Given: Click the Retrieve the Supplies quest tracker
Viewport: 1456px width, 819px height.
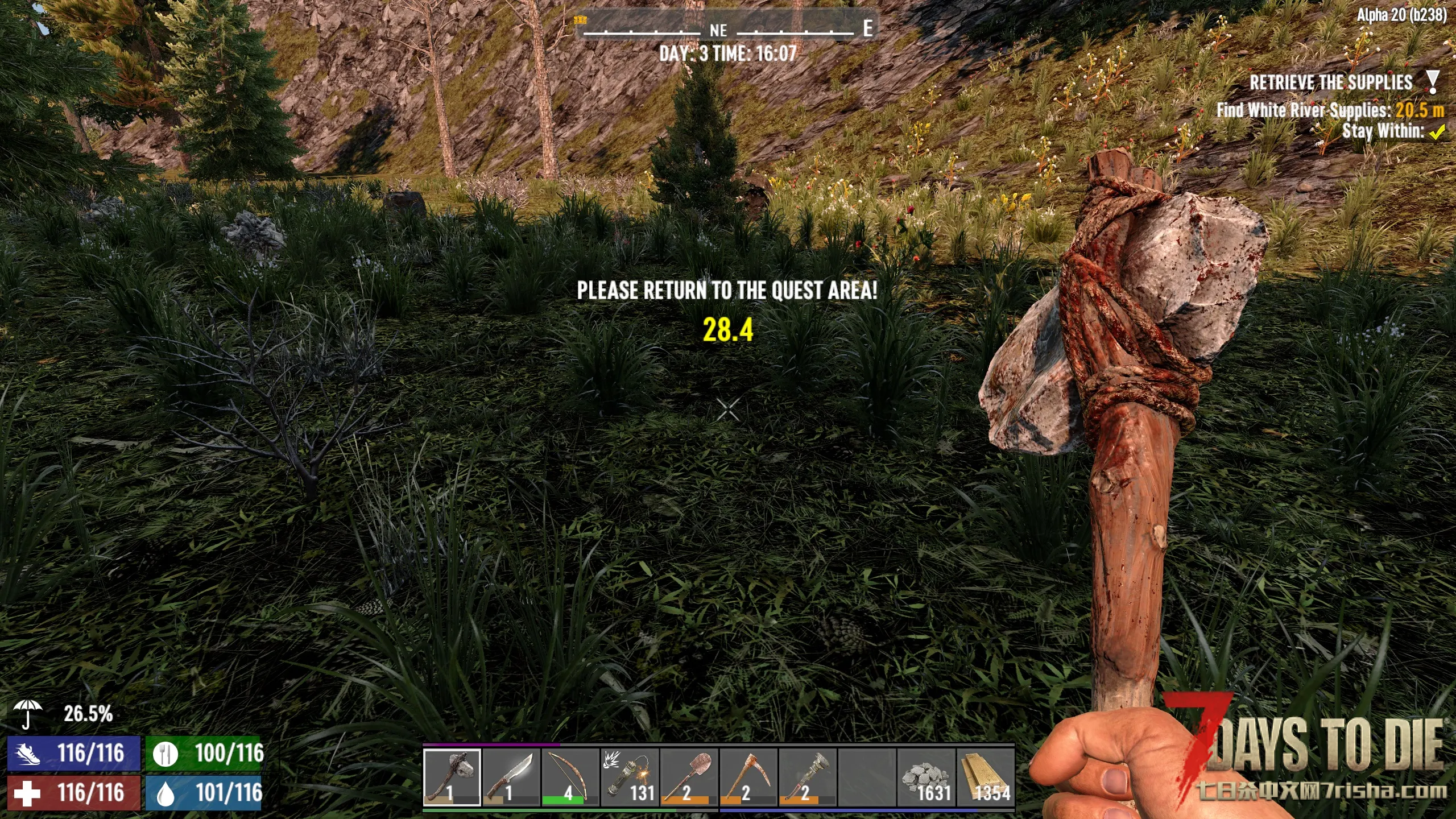Looking at the screenshot, I should (x=1331, y=83).
